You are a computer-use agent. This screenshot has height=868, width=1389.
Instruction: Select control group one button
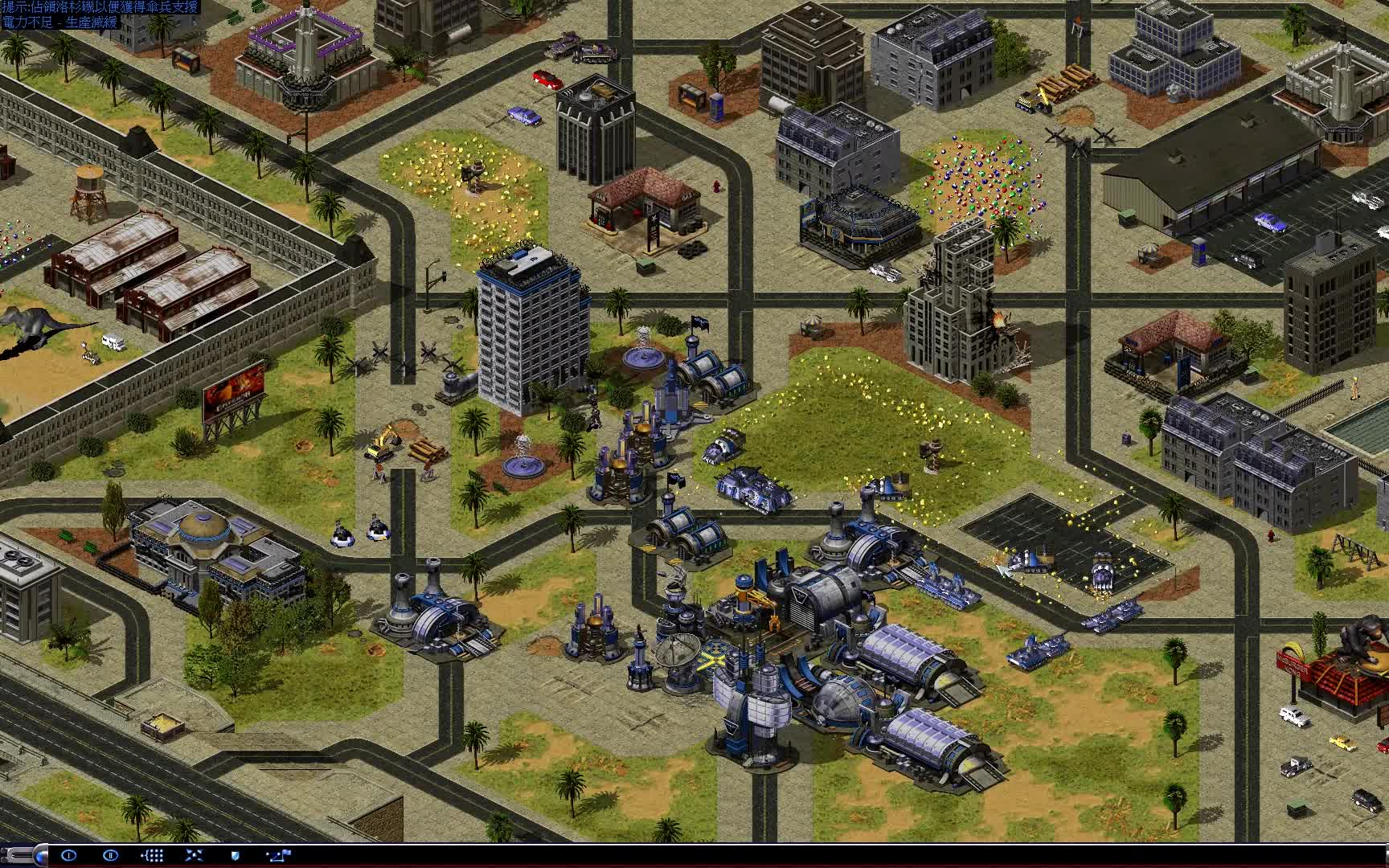[69, 855]
